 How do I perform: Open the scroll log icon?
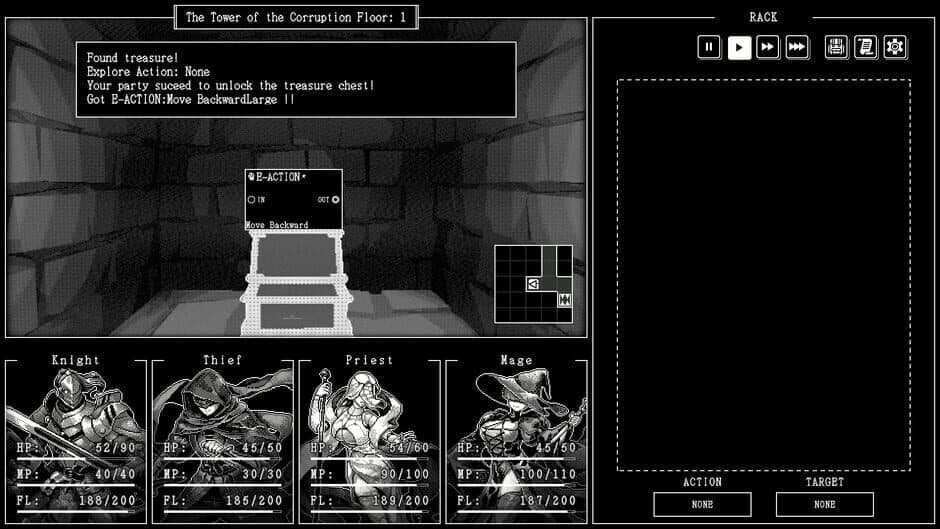[x=866, y=47]
